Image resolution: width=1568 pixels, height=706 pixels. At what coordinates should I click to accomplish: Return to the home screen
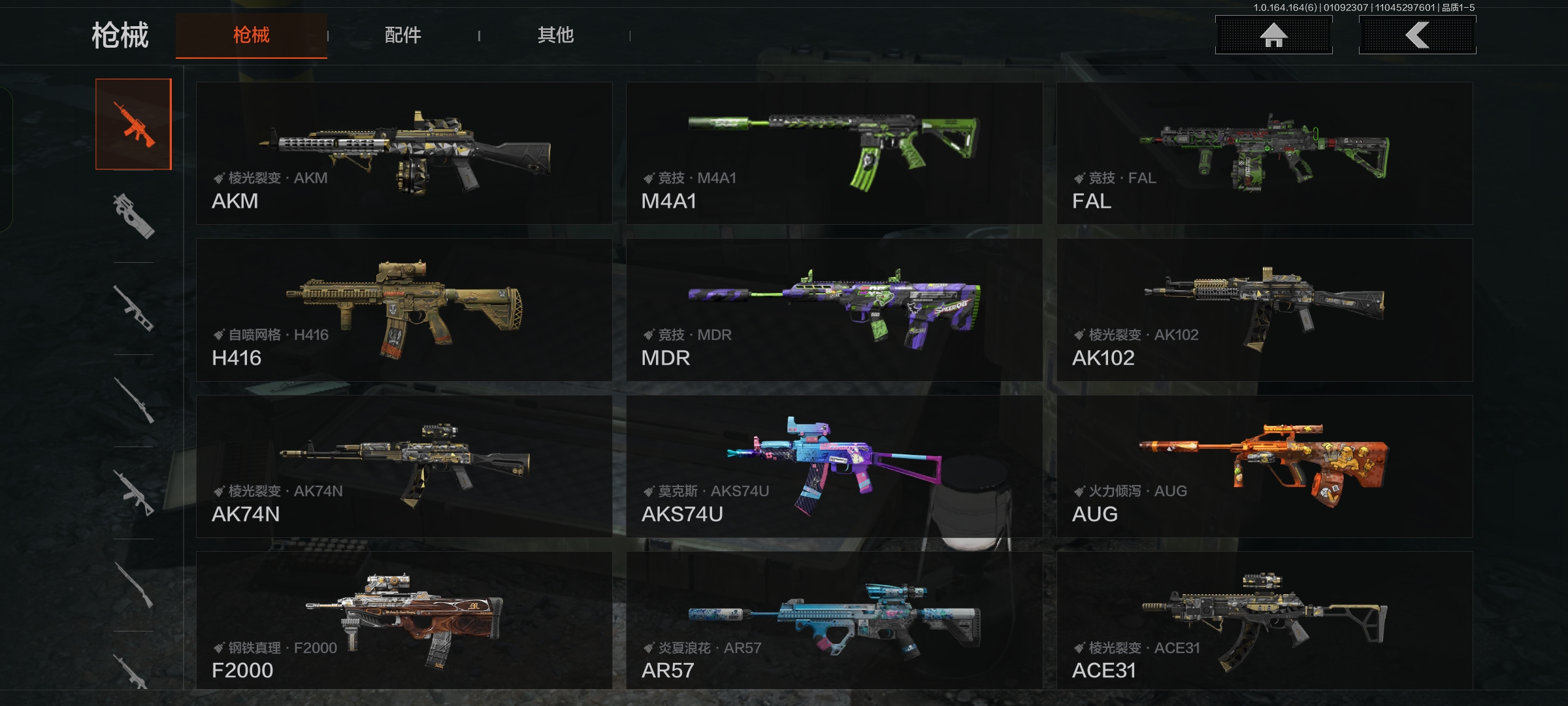(1273, 35)
